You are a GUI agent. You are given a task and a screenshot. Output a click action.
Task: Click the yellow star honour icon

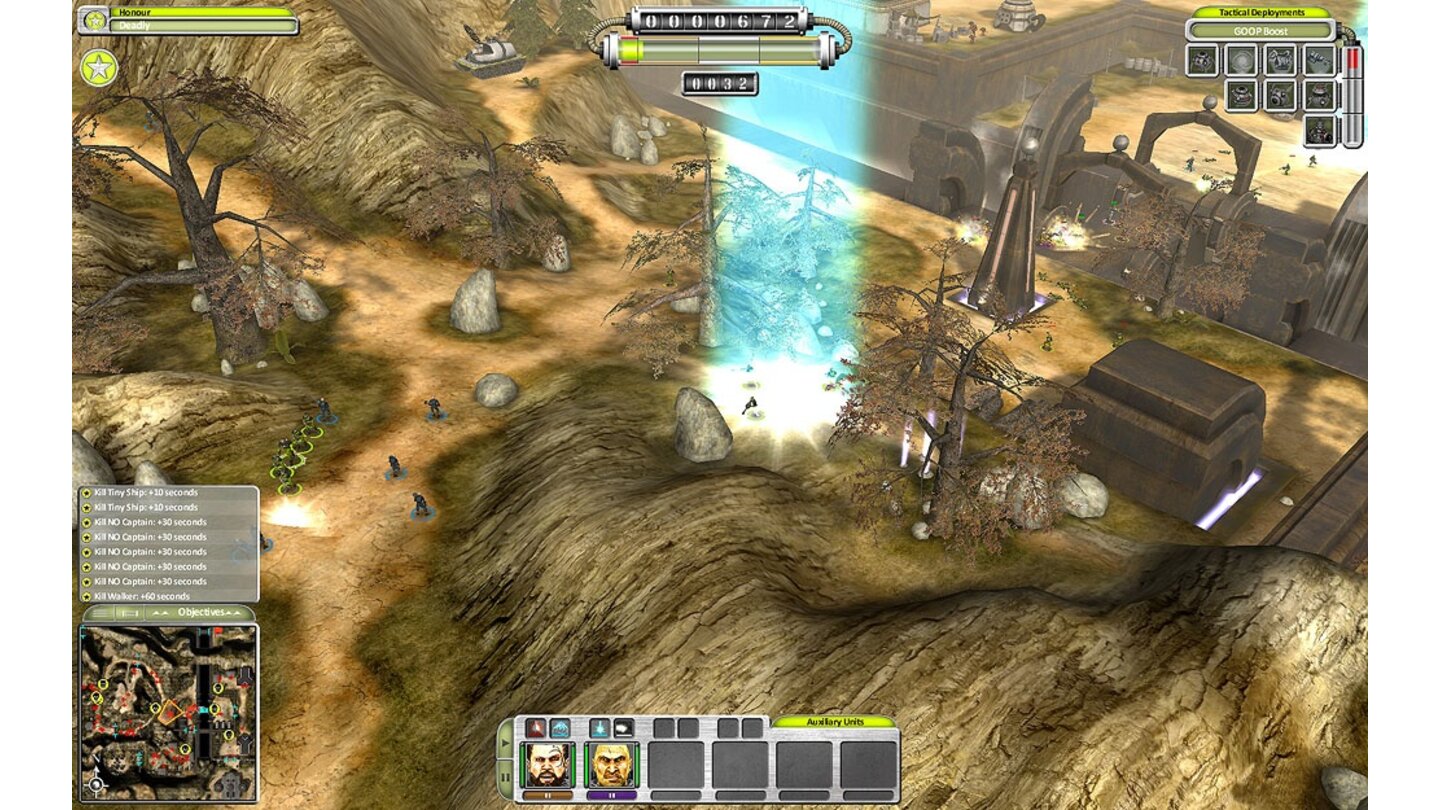click(99, 68)
